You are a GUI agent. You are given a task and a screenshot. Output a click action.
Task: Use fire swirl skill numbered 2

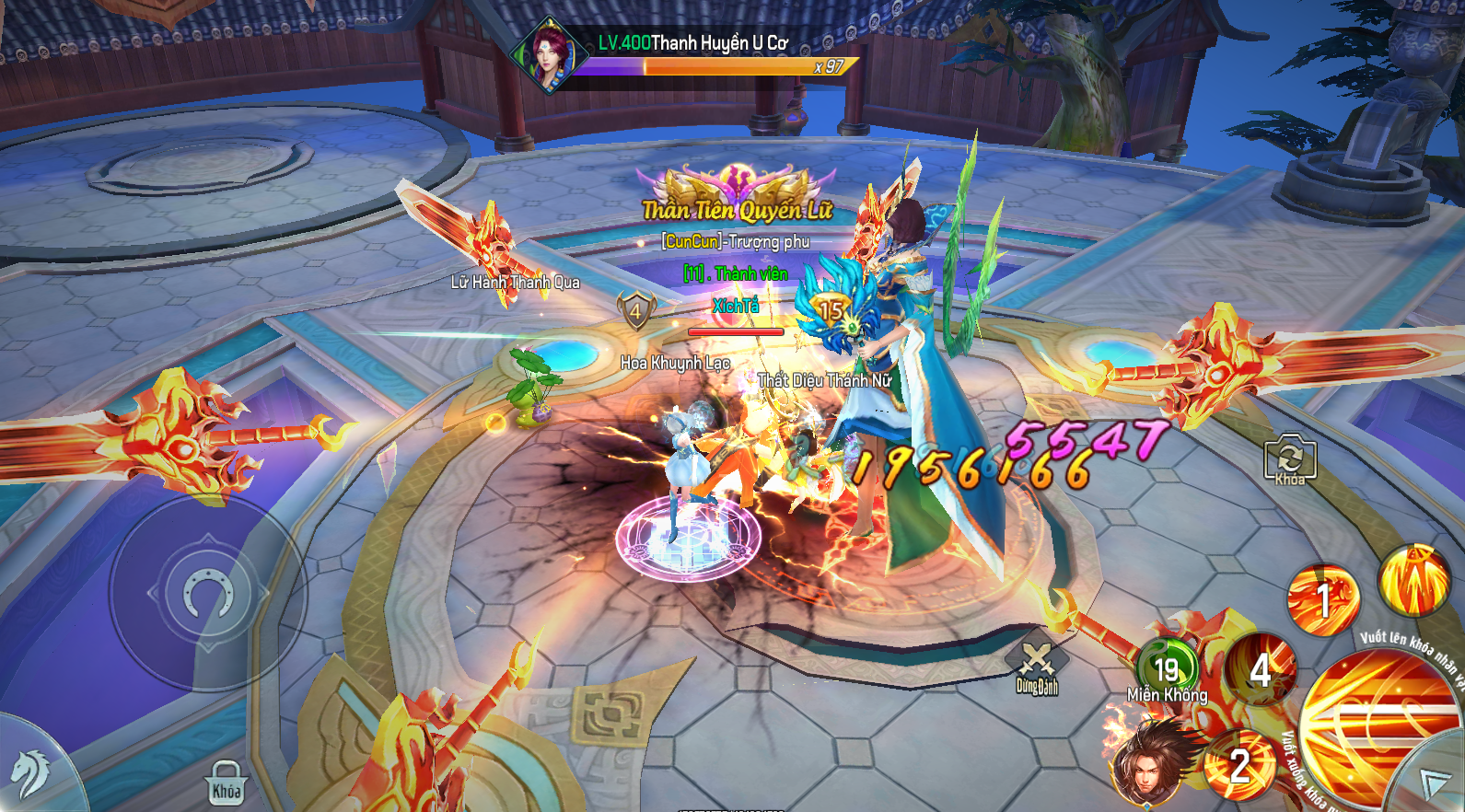1239,765
